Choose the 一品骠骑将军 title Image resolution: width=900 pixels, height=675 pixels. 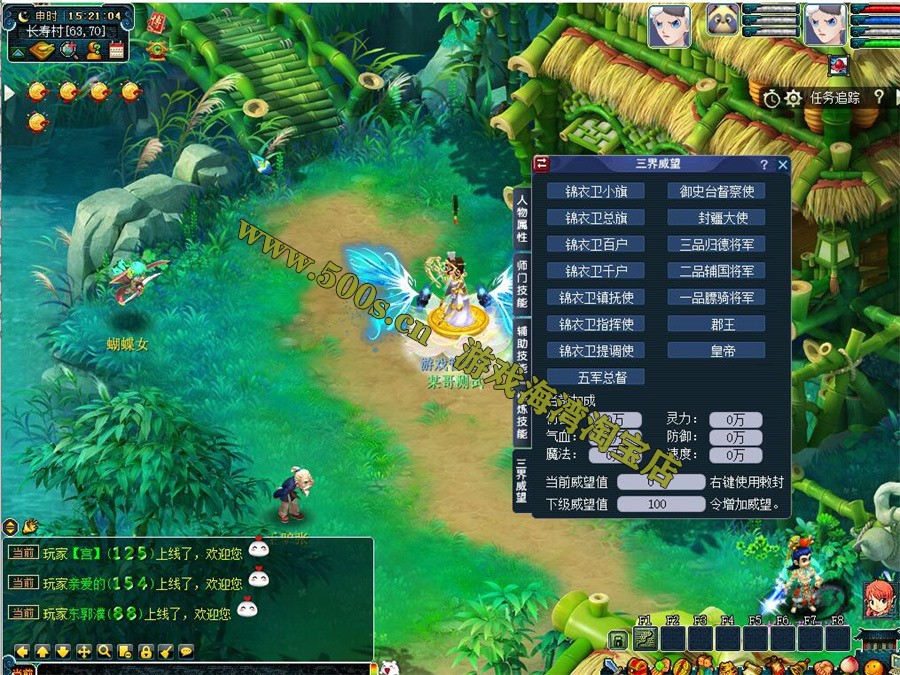pyautogui.click(x=716, y=297)
